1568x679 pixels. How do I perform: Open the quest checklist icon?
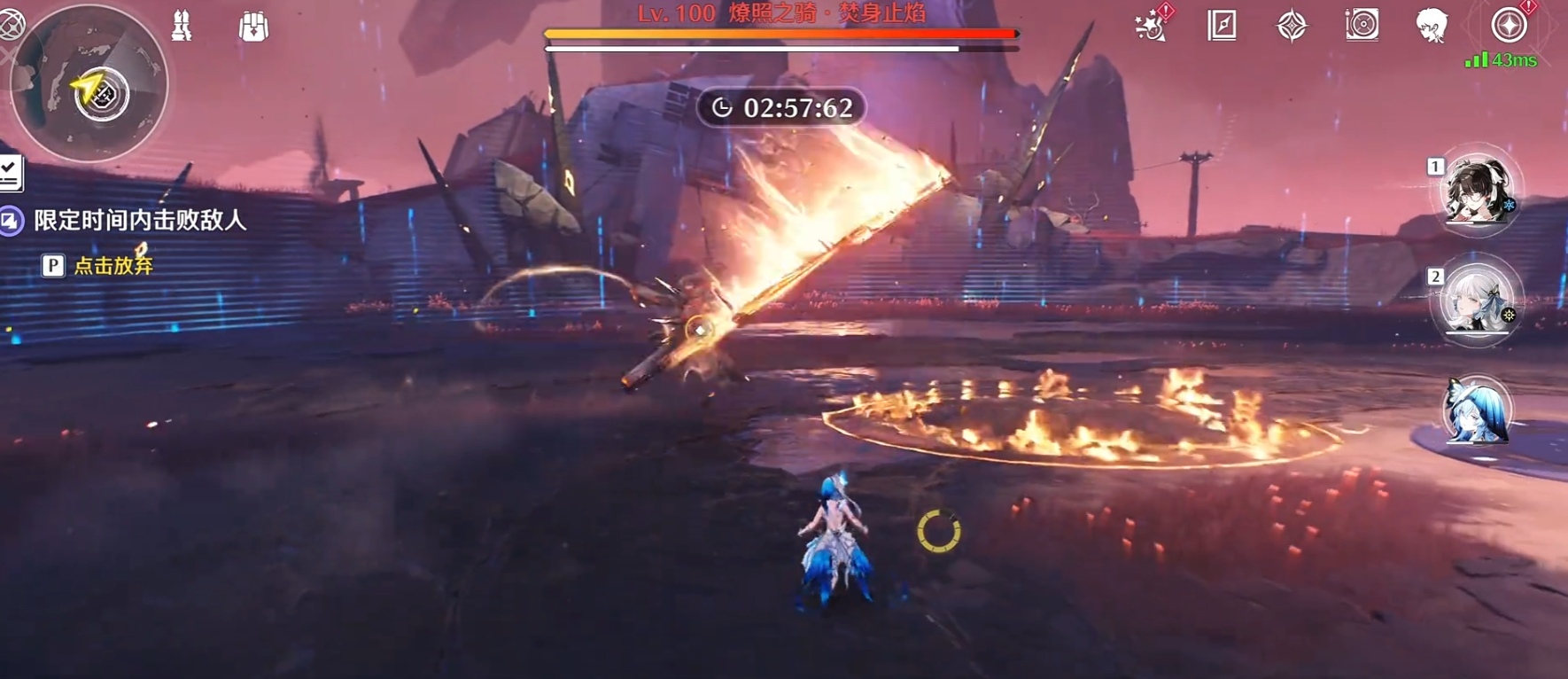click(10, 173)
